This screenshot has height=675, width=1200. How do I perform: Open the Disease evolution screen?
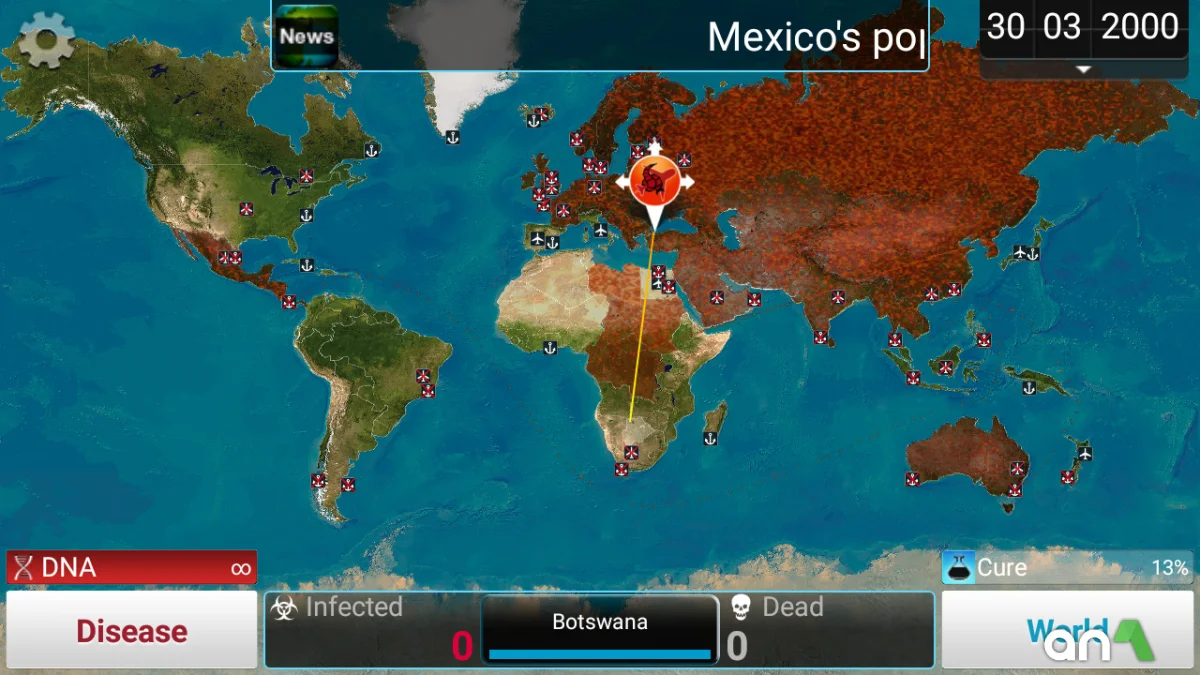pyautogui.click(x=132, y=631)
